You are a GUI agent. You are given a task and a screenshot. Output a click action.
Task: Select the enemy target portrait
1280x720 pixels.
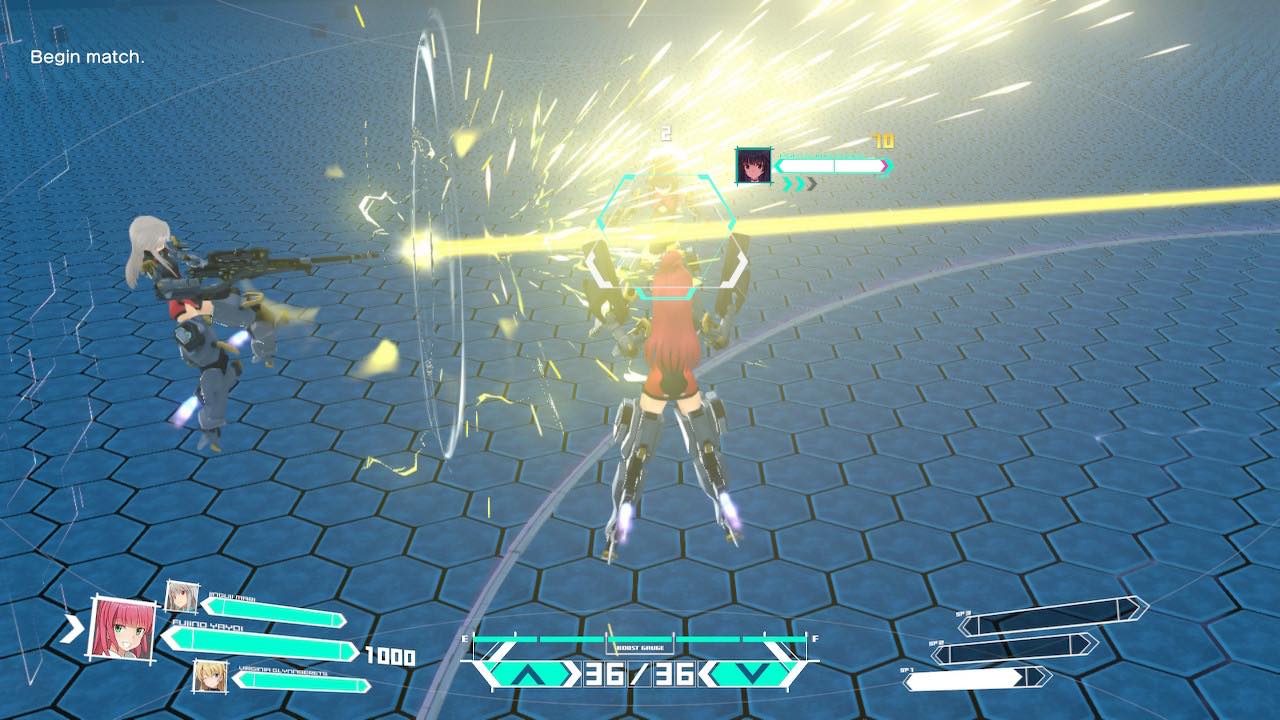point(753,165)
